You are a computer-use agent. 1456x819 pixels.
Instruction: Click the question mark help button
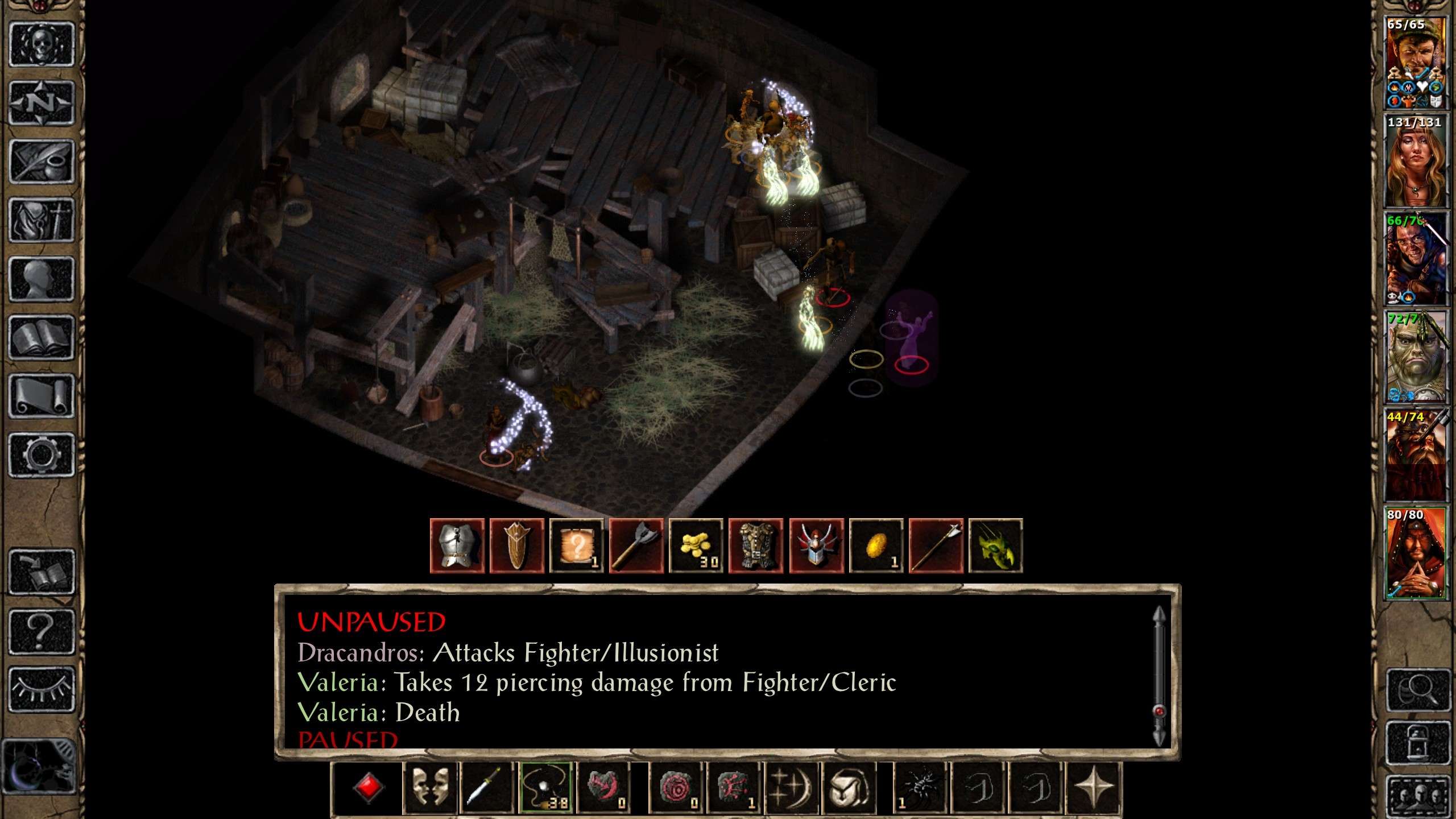(x=42, y=631)
